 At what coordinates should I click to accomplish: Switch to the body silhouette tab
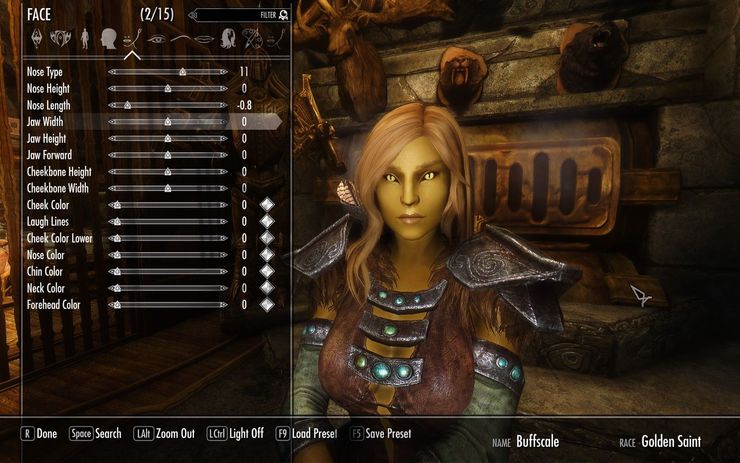coord(85,38)
